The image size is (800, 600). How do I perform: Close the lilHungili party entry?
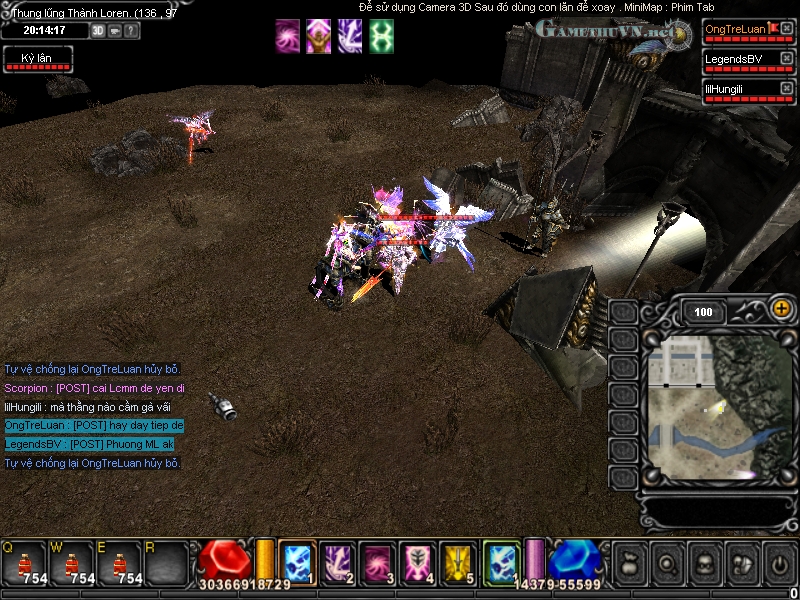pyautogui.click(x=786, y=90)
